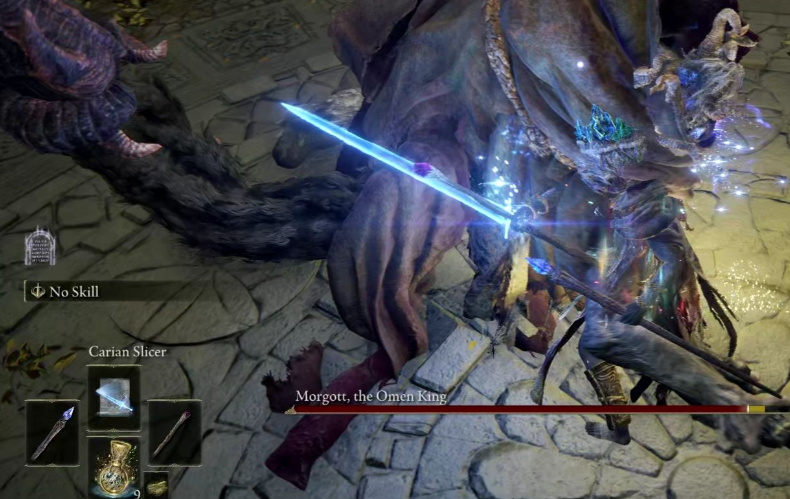
Task: Click the gate-shaped status icon
Action: pos(39,247)
